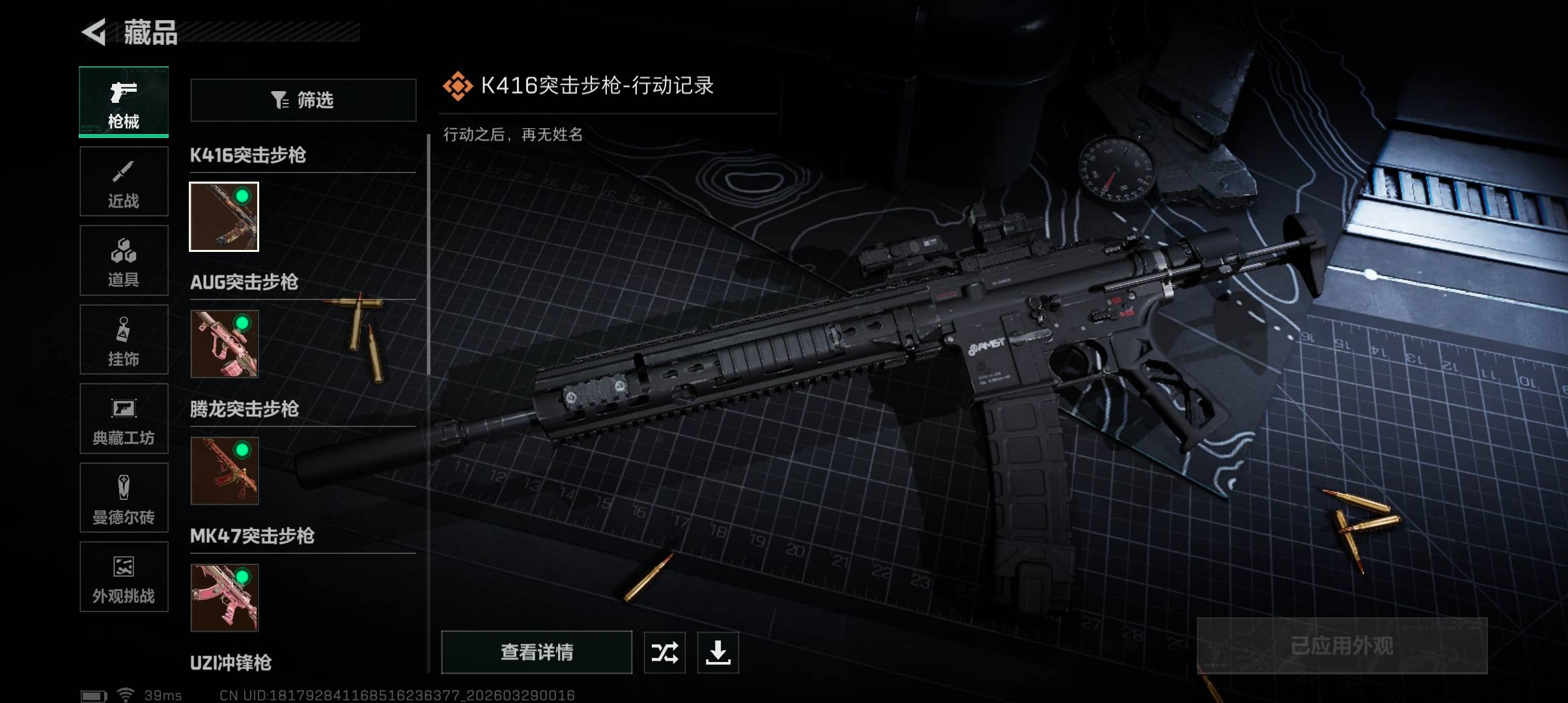Image resolution: width=1568 pixels, height=703 pixels.
Task: Open the 近战 melee tab
Action: pos(124,181)
